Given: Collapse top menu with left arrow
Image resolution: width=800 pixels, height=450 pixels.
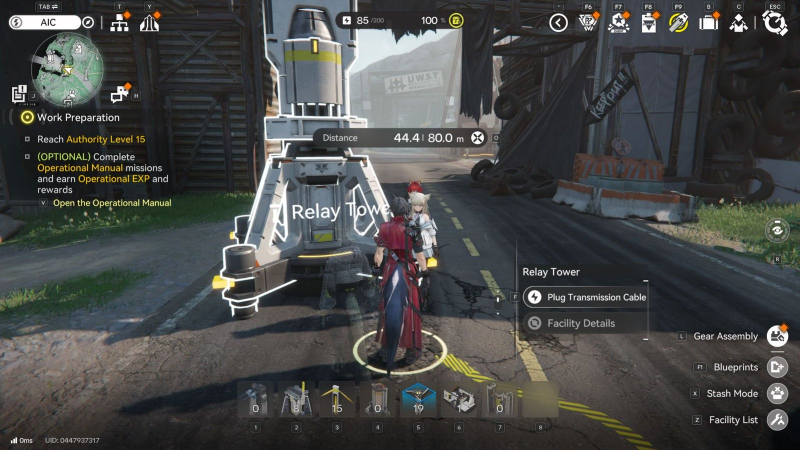Looking at the screenshot, I should [x=559, y=22].
